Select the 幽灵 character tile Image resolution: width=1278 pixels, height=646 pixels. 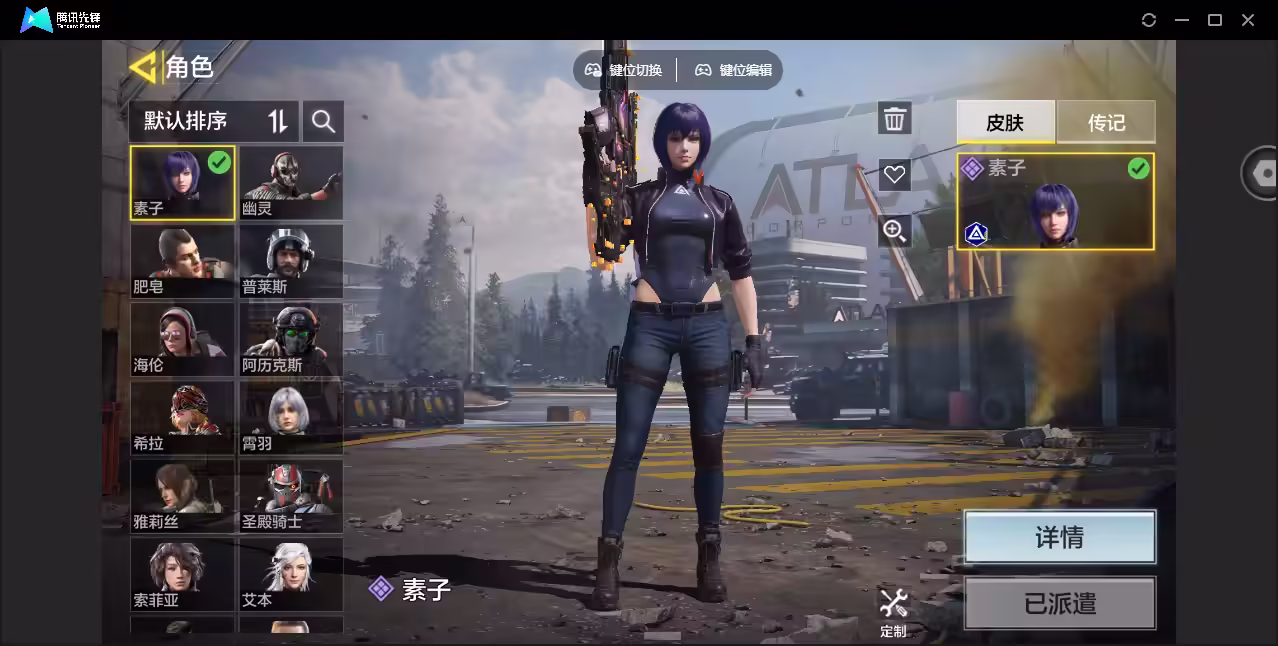tap(291, 183)
